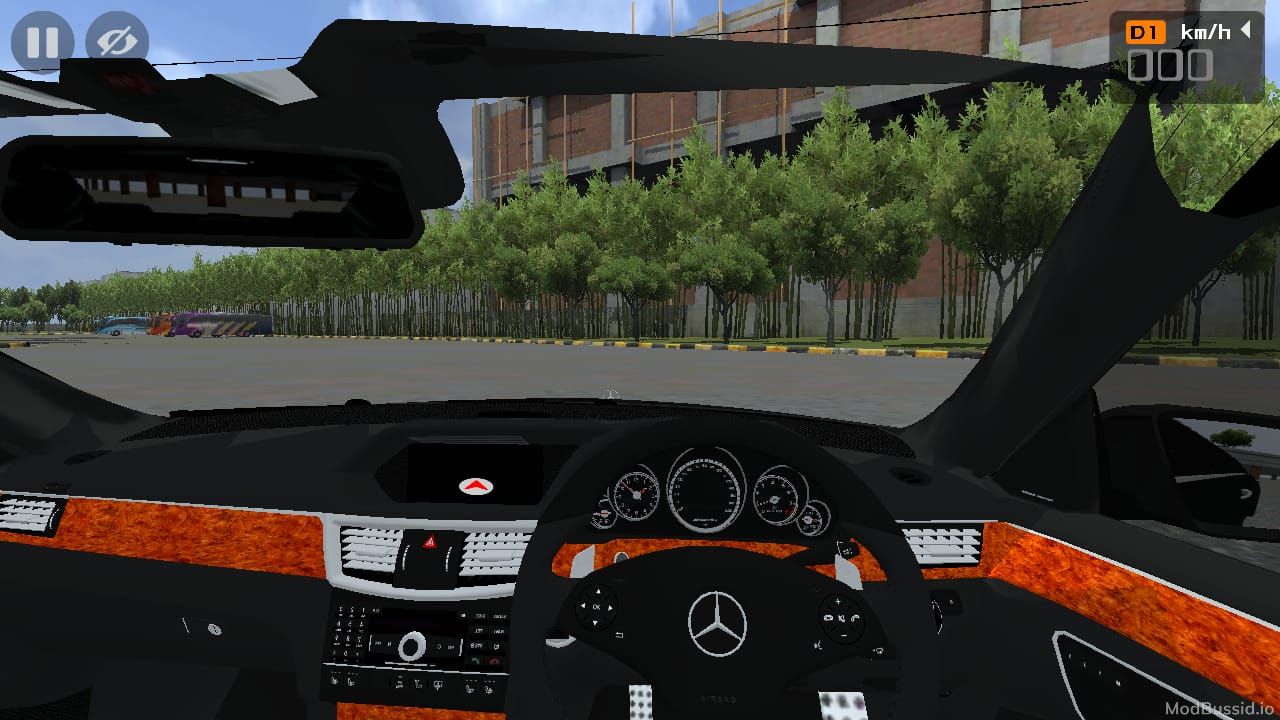The image size is (1280, 720).
Task: Tap a seat heater icon on the climate panel
Action: (x=470, y=688)
